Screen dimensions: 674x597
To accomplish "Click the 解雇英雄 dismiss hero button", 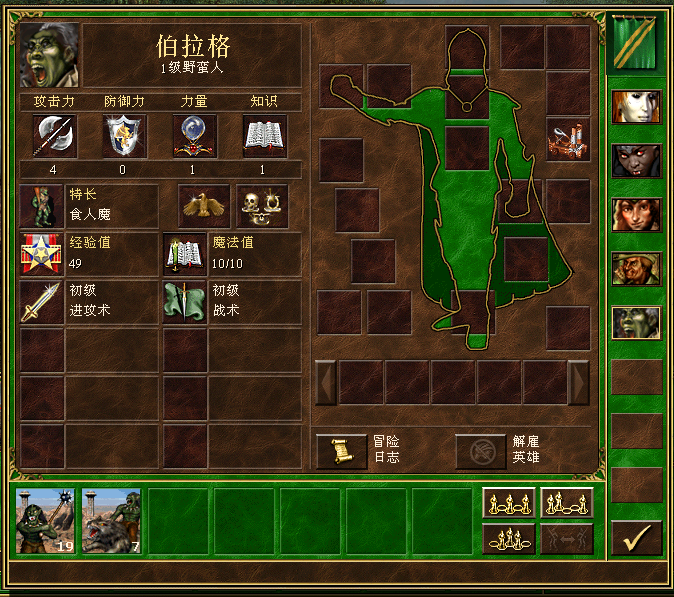I will pyautogui.click(x=481, y=451).
